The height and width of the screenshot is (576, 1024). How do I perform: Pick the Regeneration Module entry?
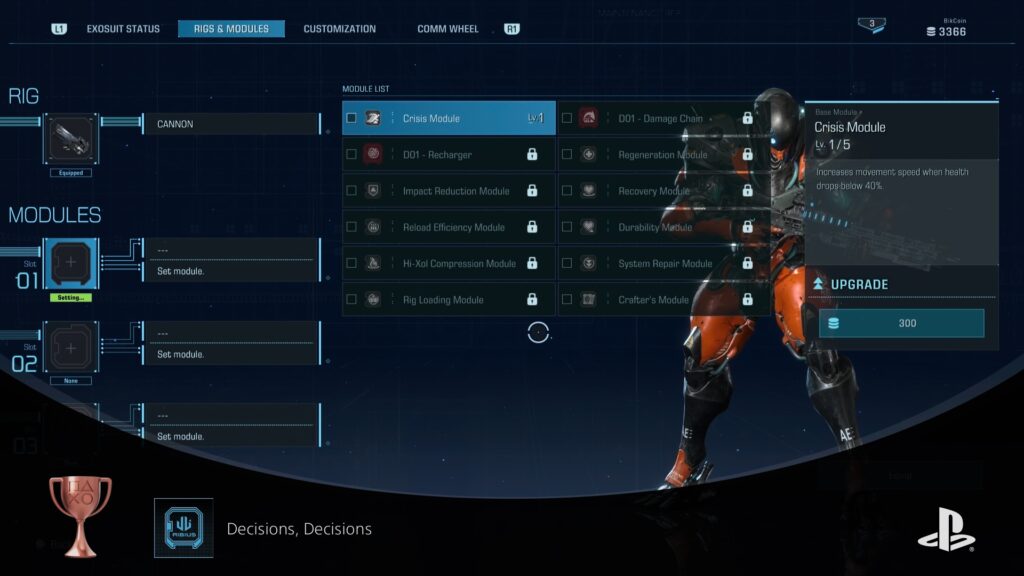click(x=662, y=155)
